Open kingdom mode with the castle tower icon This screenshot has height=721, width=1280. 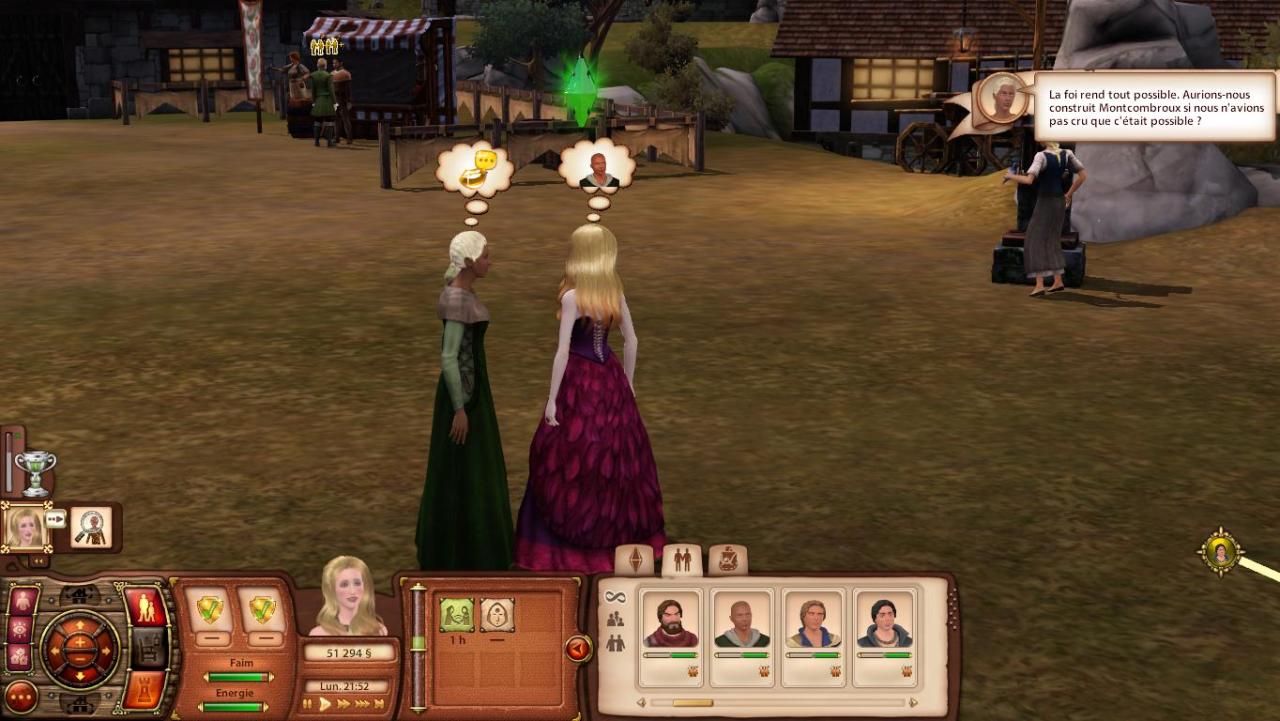146,690
